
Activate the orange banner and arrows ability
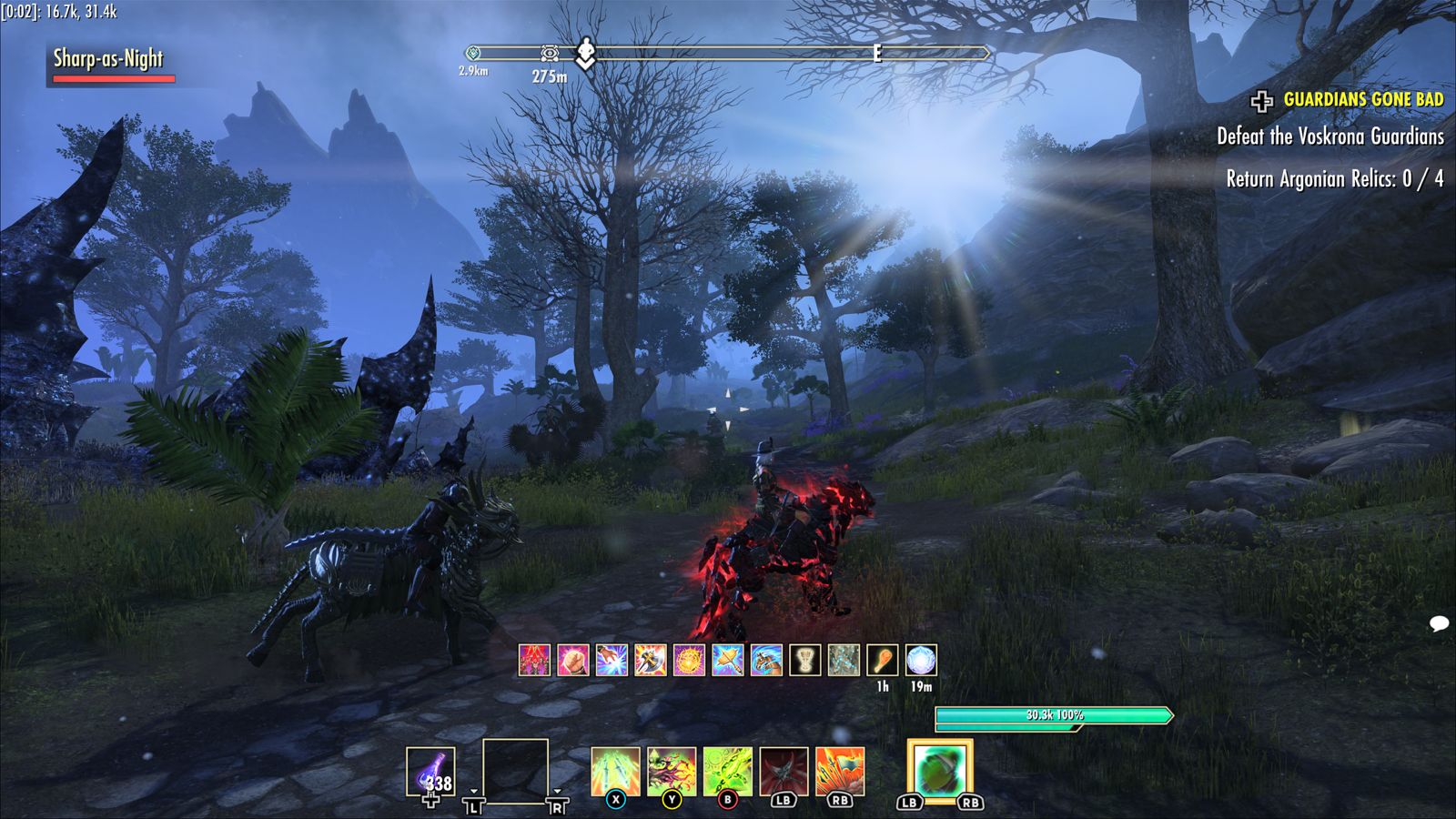tap(840, 771)
